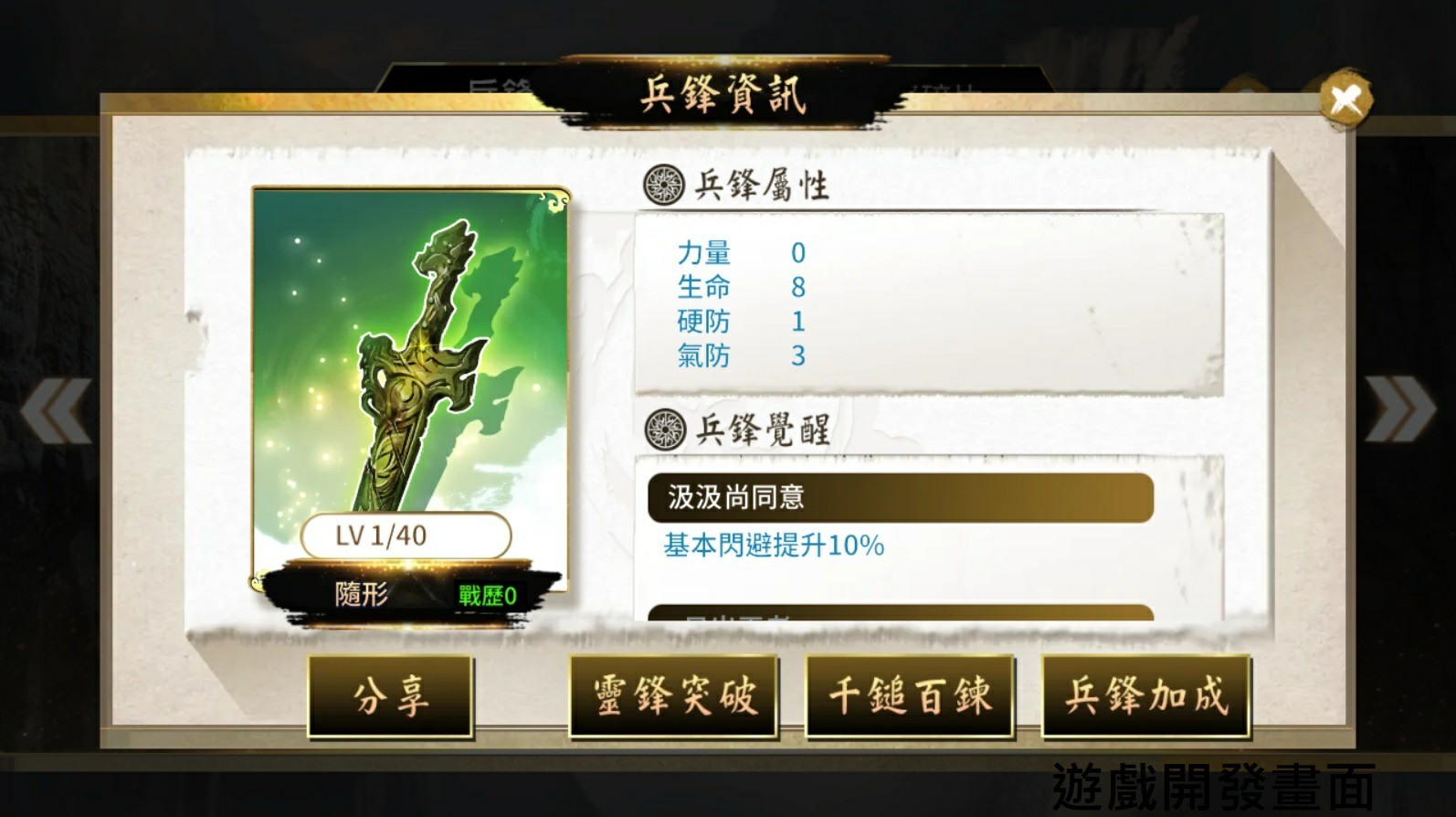Tap the 分享 share button

pyautogui.click(x=391, y=697)
